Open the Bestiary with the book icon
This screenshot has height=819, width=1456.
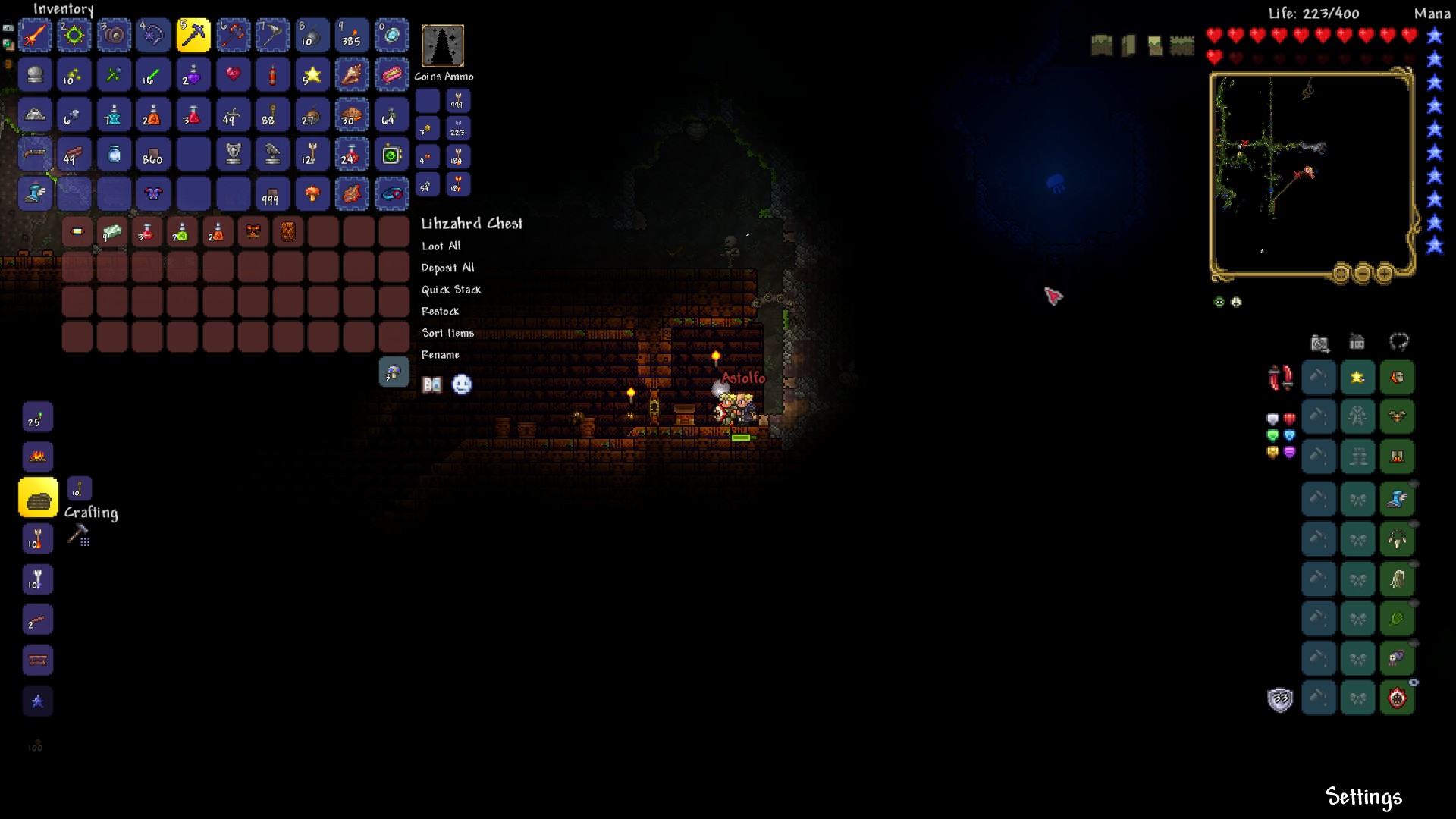(432, 384)
